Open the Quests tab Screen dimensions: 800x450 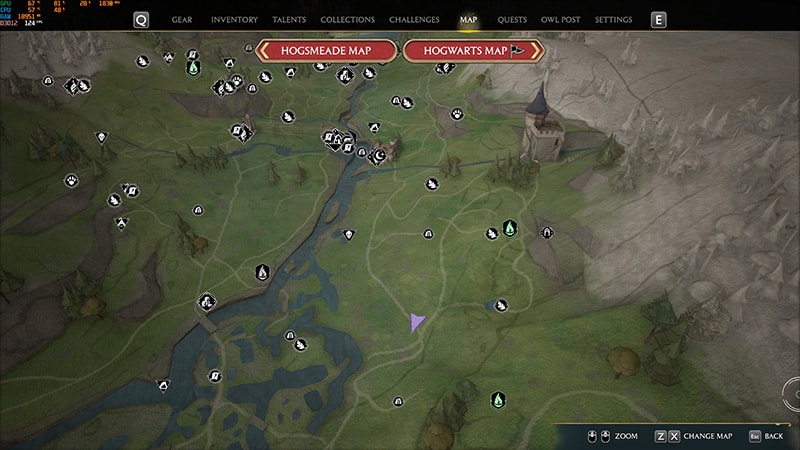click(512, 20)
